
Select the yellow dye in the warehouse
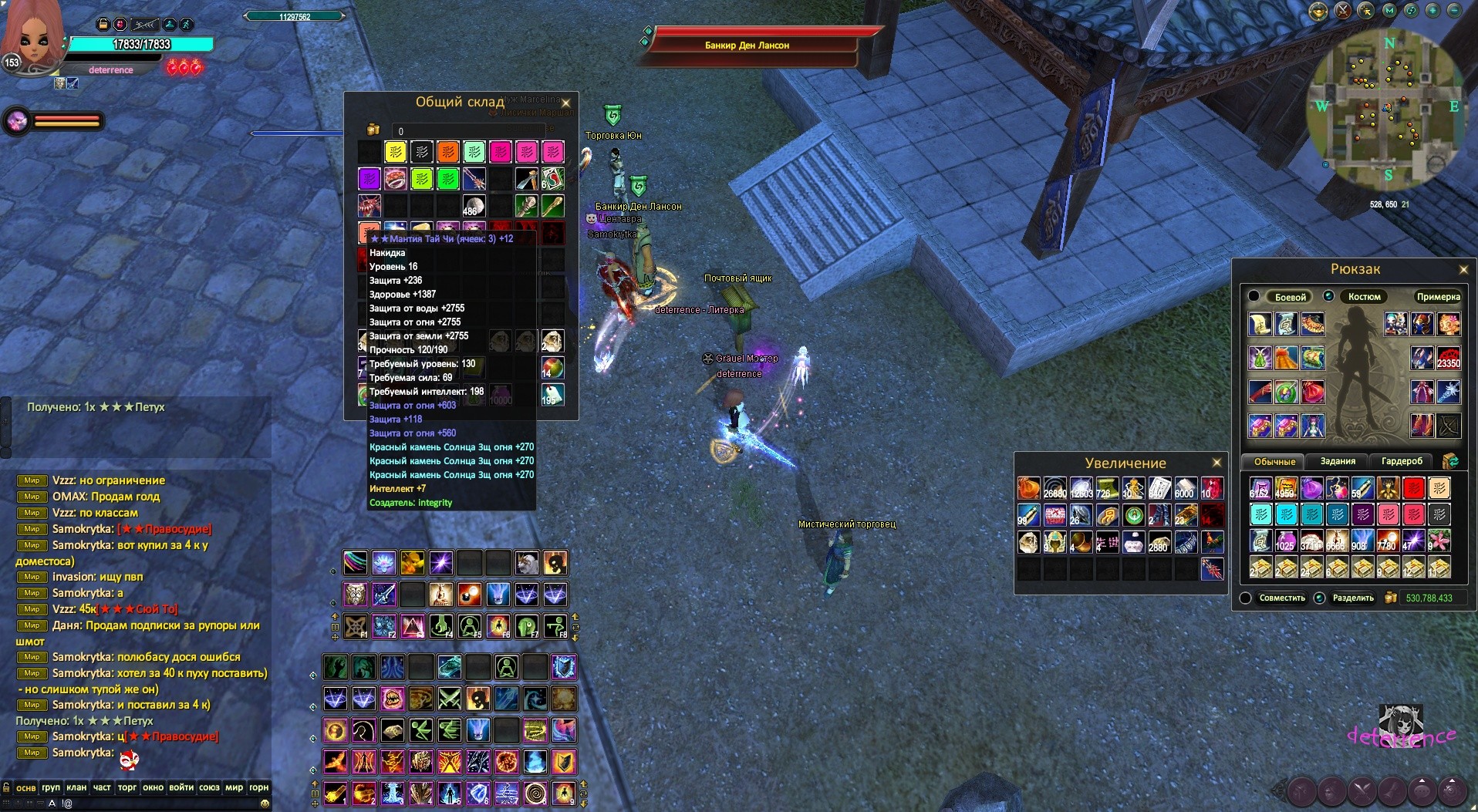[x=396, y=152]
